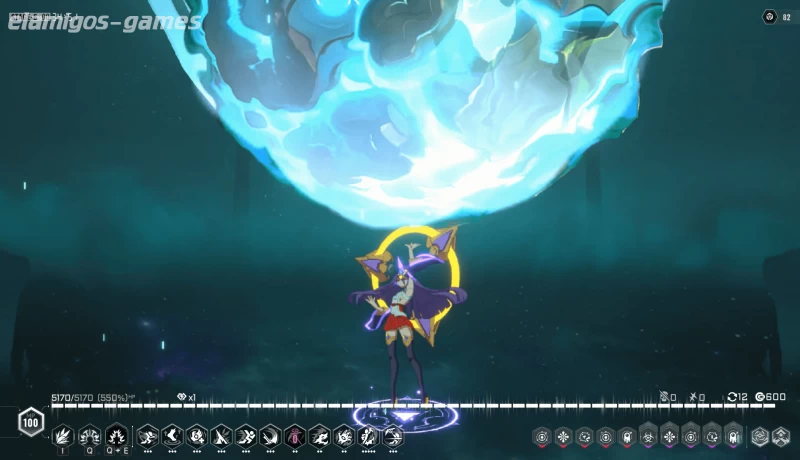800x460 pixels.
Task: Select the pink beetle ability icon
Action: [295, 436]
